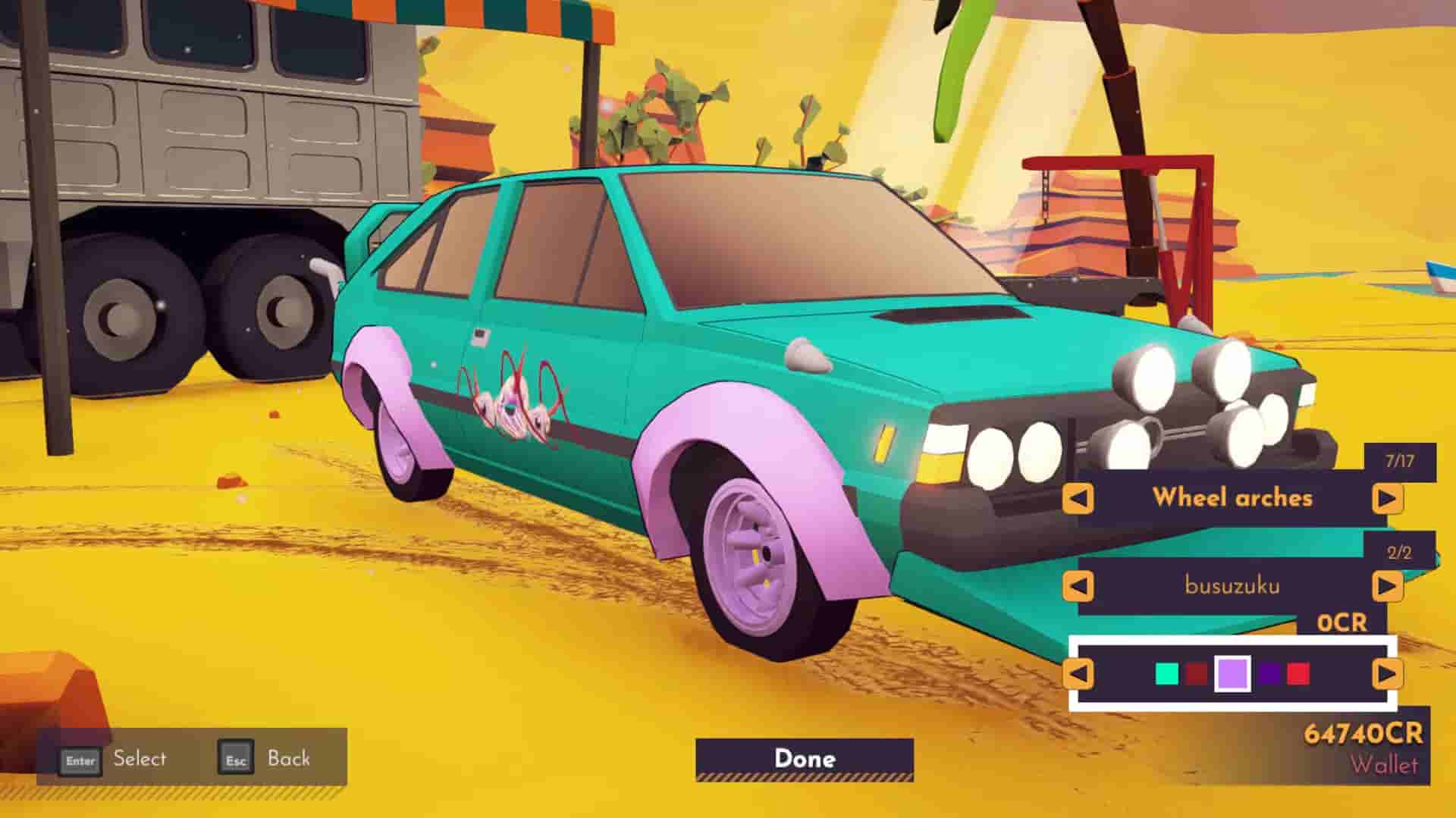This screenshot has height=818, width=1456.
Task: Switch to next busuzuku arch style
Action: coord(1387,586)
